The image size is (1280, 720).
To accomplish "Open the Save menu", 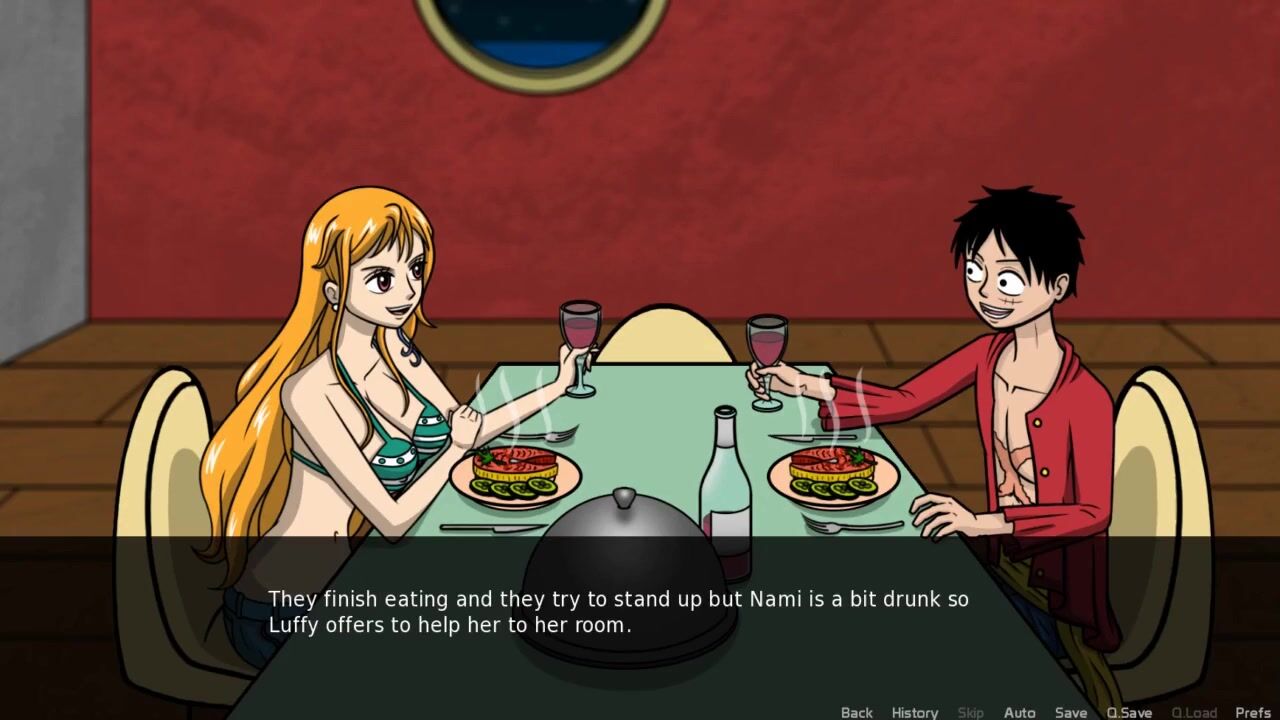I will pos(1070,712).
